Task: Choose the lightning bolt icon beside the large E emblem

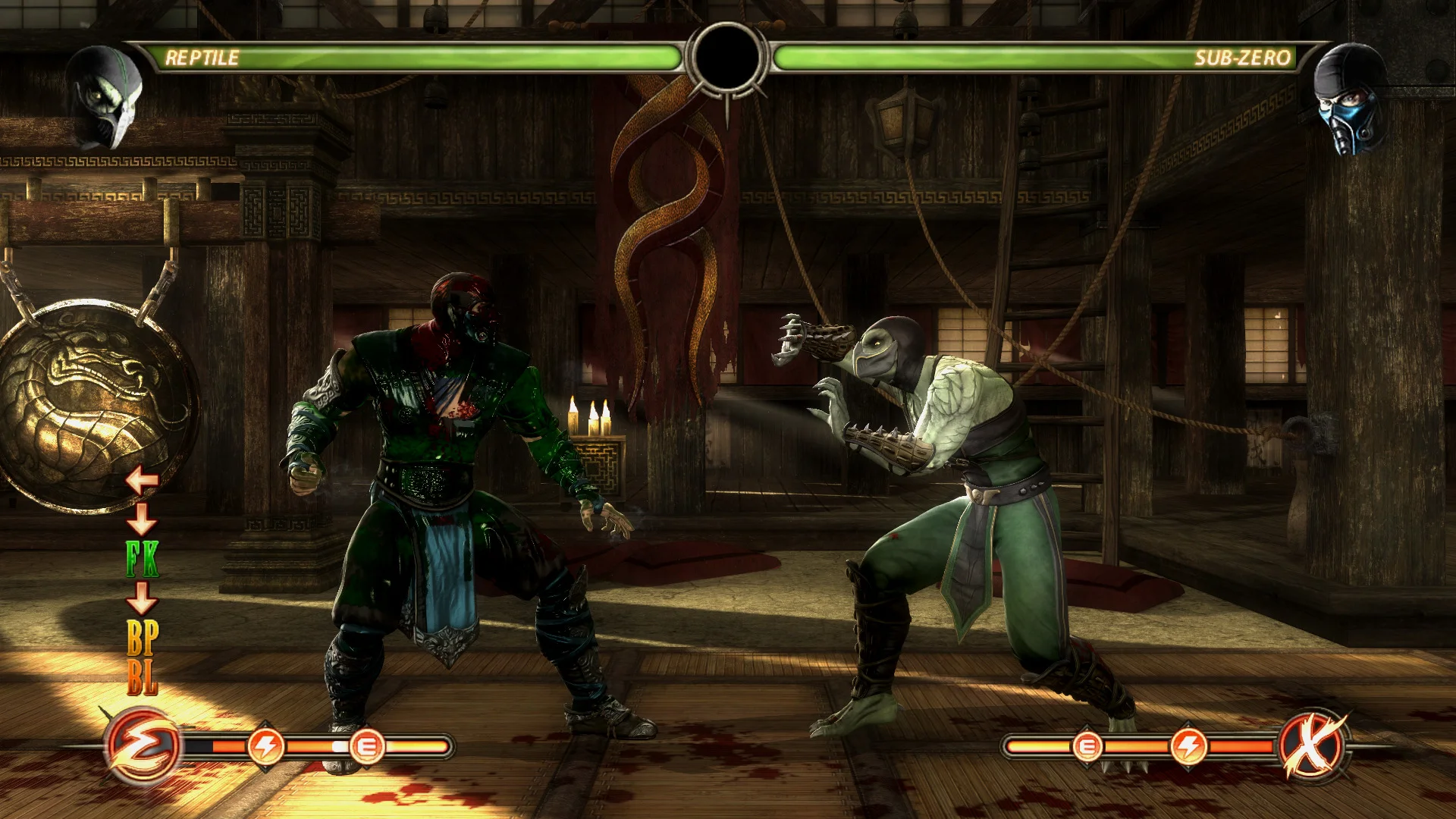Action: point(266,746)
